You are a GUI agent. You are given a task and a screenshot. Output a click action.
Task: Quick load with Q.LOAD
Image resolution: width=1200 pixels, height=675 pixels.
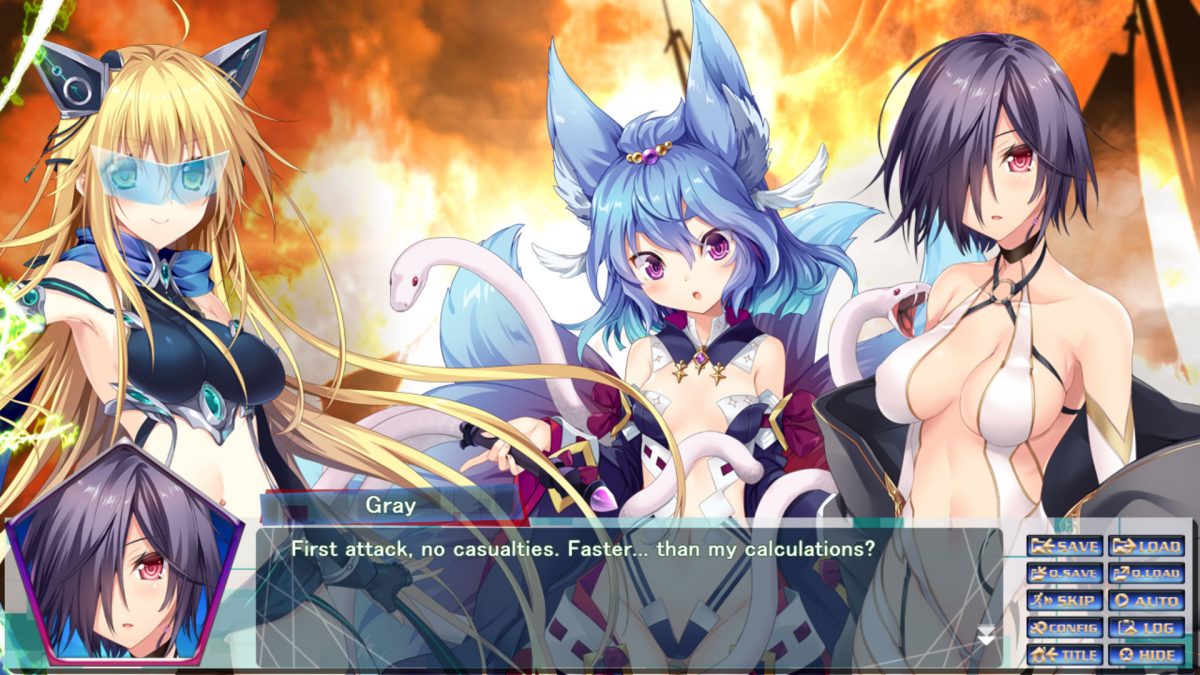1146,574
